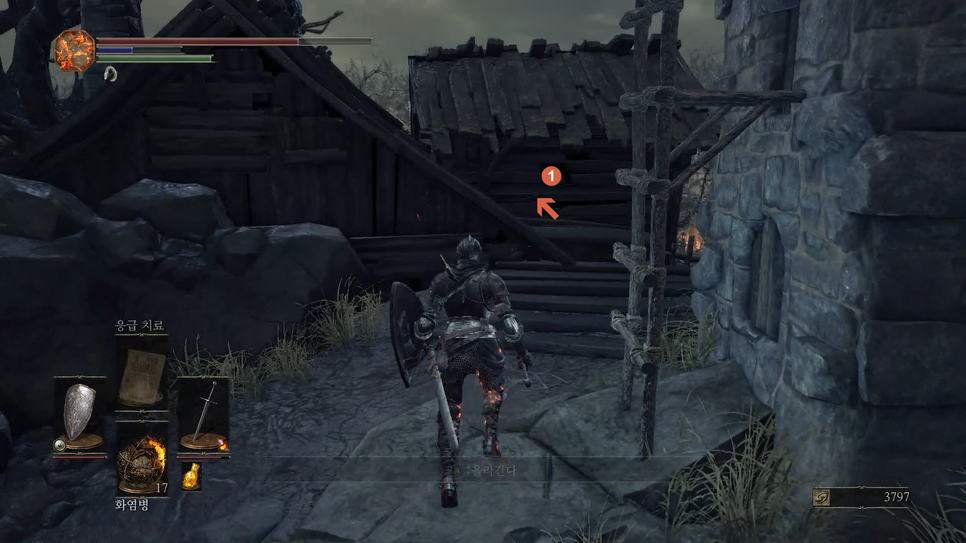This screenshot has height=543, width=966.
Task: Use the 화염병 firebomb item slot
Action: coord(140,462)
